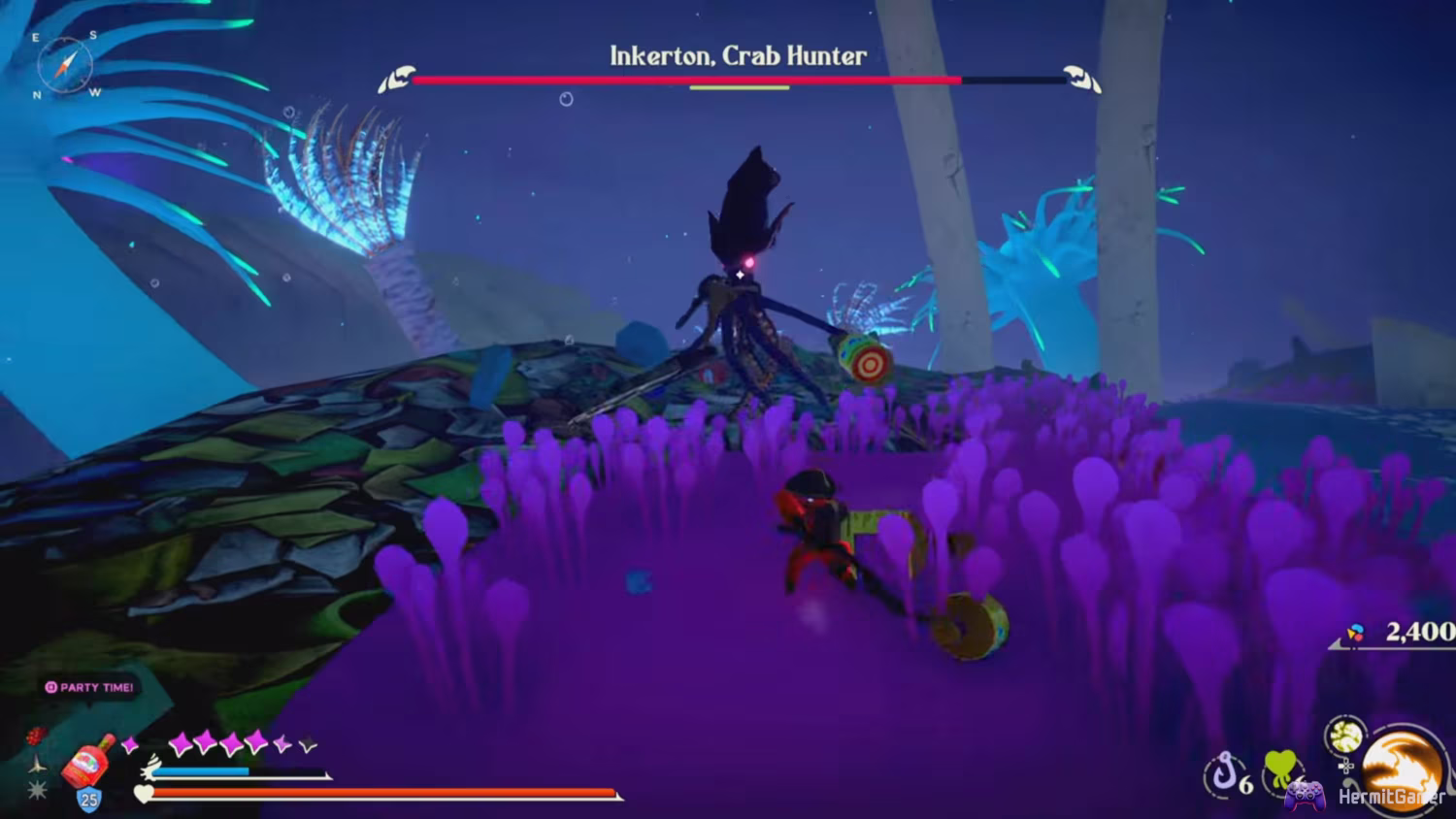This screenshot has height=819, width=1456.
Task: Click the gamepad controller indicator icon
Action: [1305, 799]
